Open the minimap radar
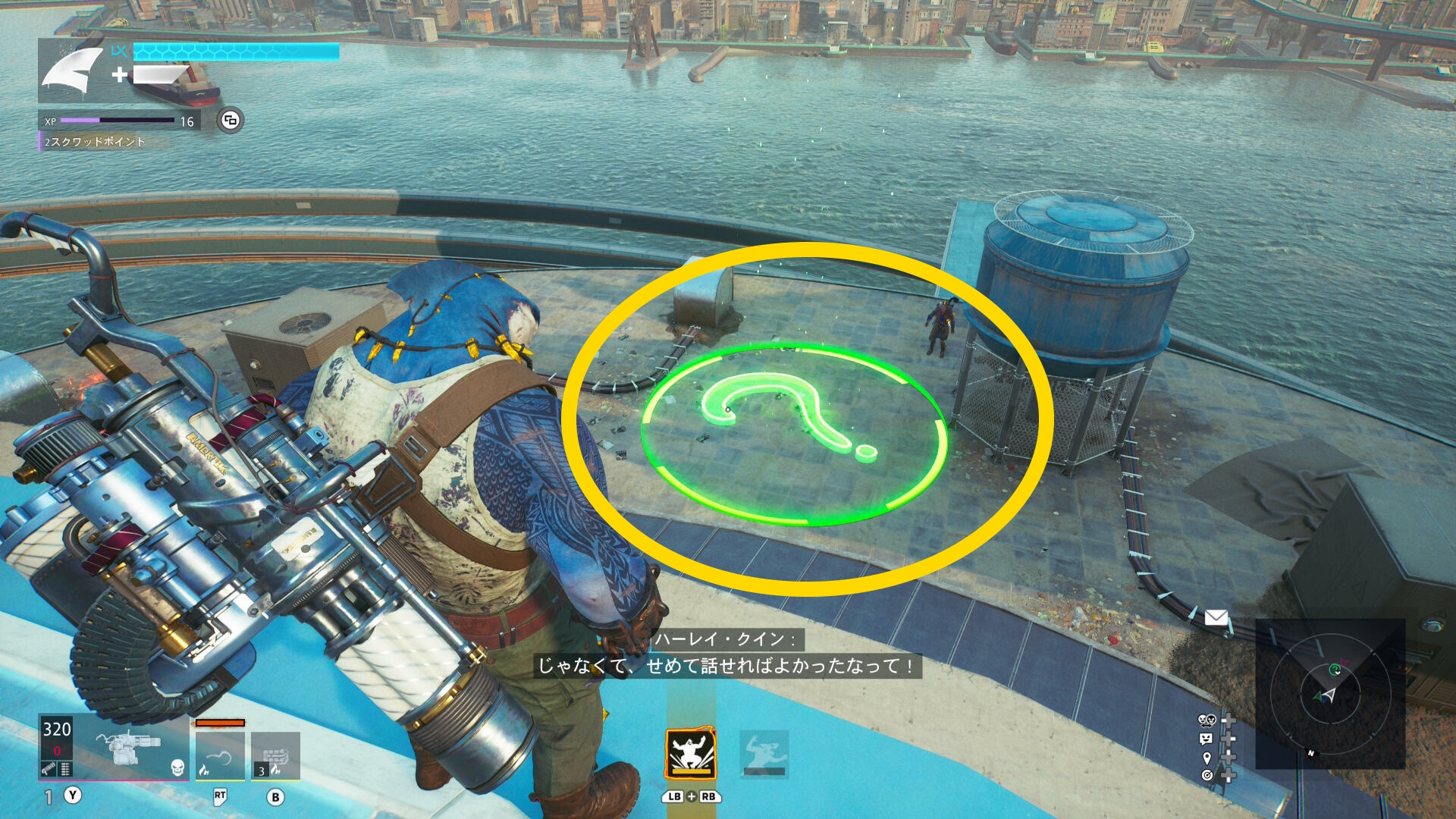The width and height of the screenshot is (1456, 819). coord(1330,694)
